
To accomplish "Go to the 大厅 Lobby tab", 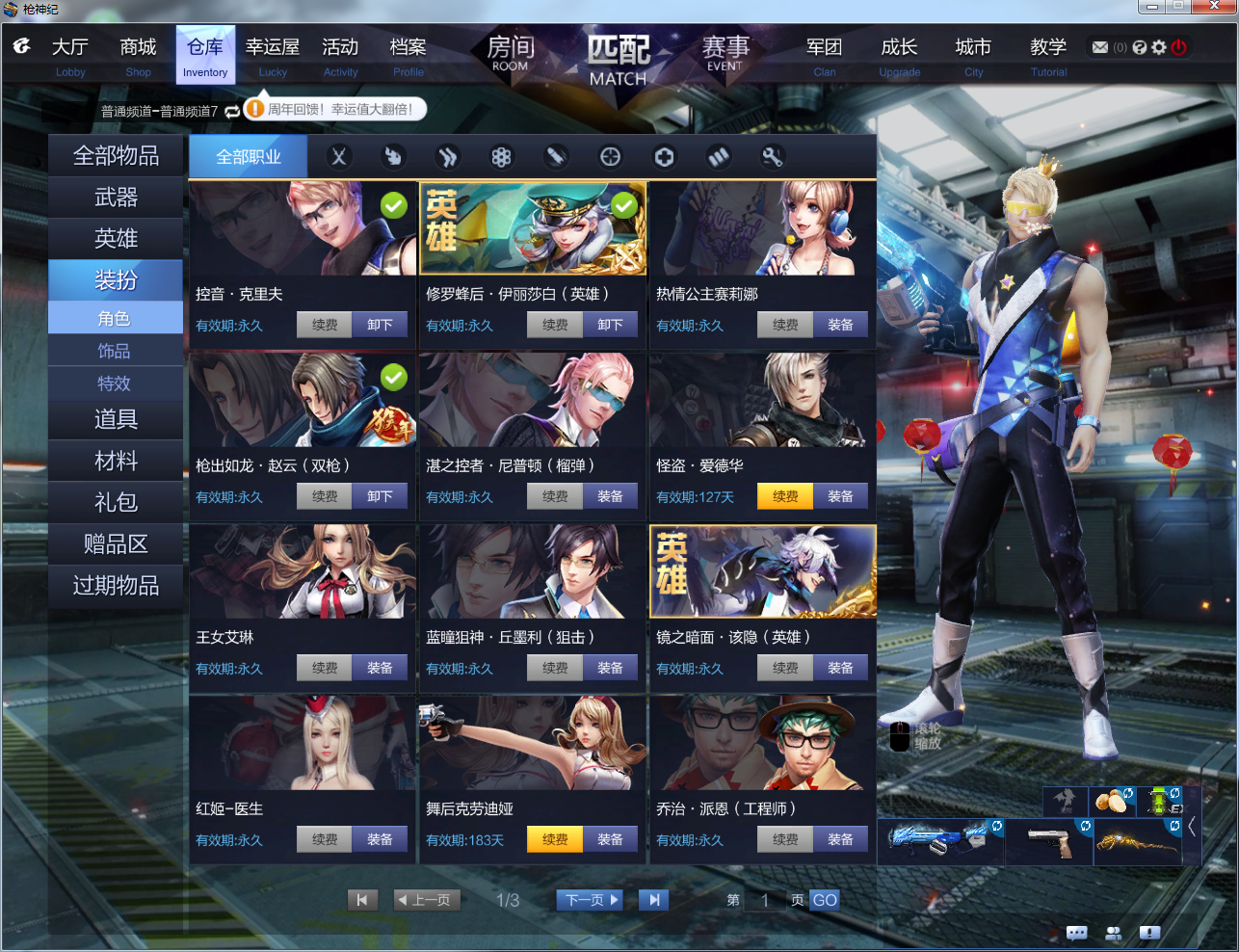I will click(69, 55).
